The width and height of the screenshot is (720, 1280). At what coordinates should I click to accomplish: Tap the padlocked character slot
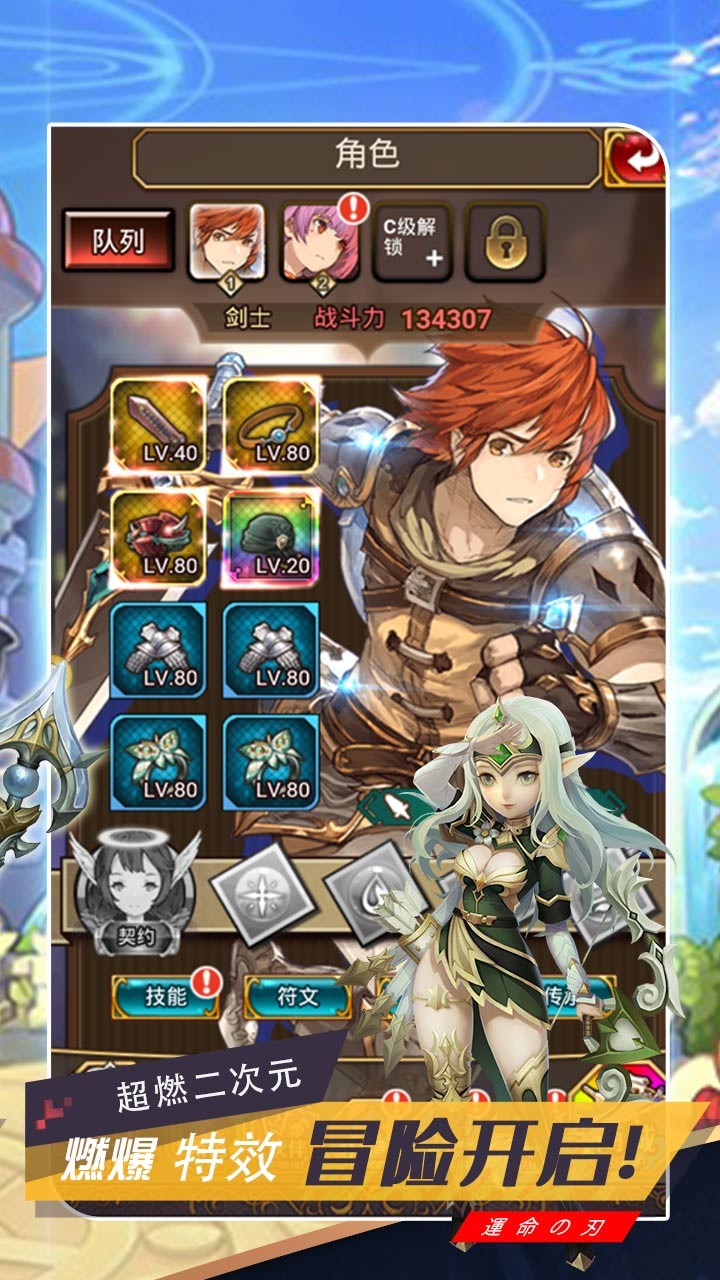pos(505,242)
